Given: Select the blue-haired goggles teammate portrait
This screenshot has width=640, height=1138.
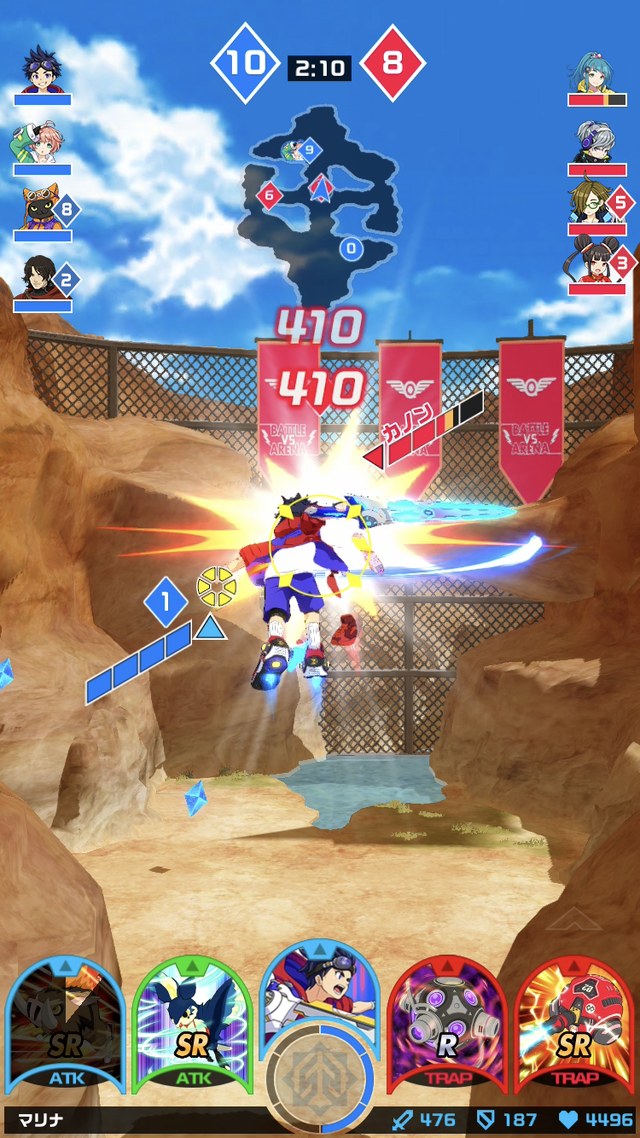Looking at the screenshot, I should coord(42,68).
